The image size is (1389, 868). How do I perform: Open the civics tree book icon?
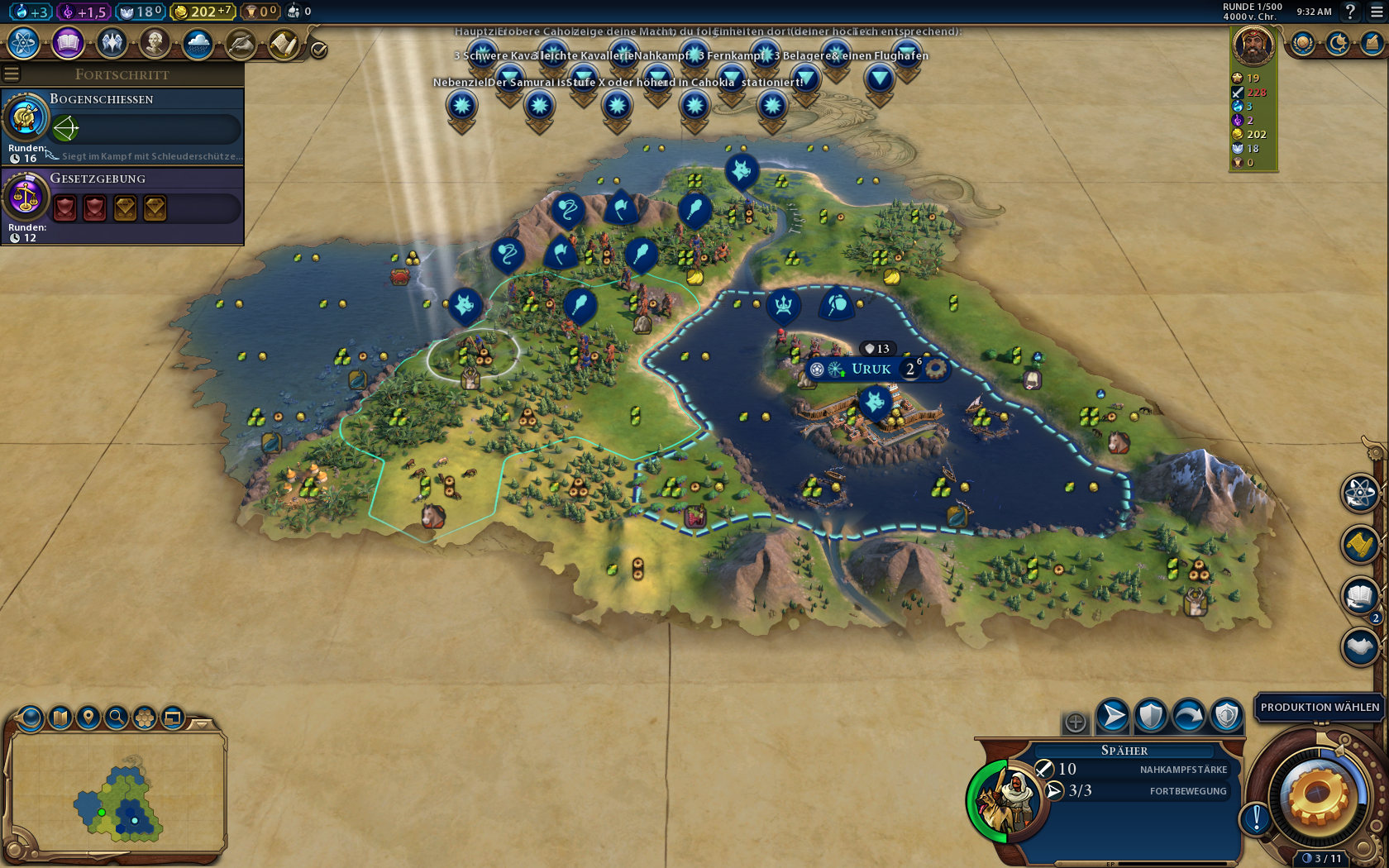coord(68,43)
